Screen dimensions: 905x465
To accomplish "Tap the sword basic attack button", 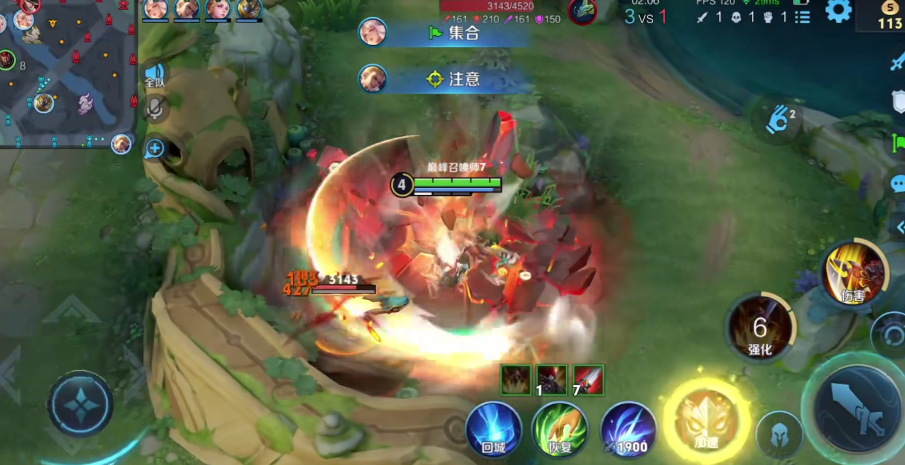I will pyautogui.click(x=857, y=409).
